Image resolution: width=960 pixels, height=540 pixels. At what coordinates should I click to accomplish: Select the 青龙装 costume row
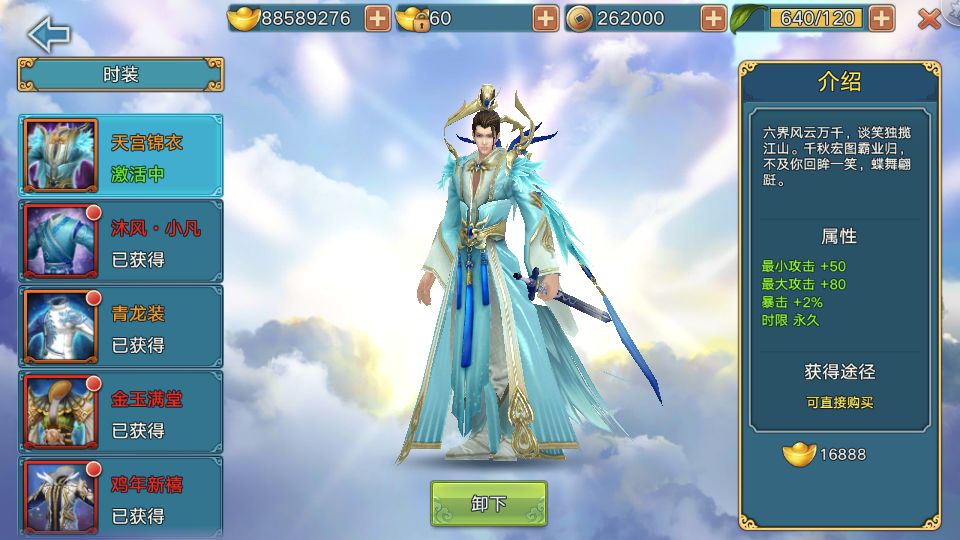(x=121, y=327)
